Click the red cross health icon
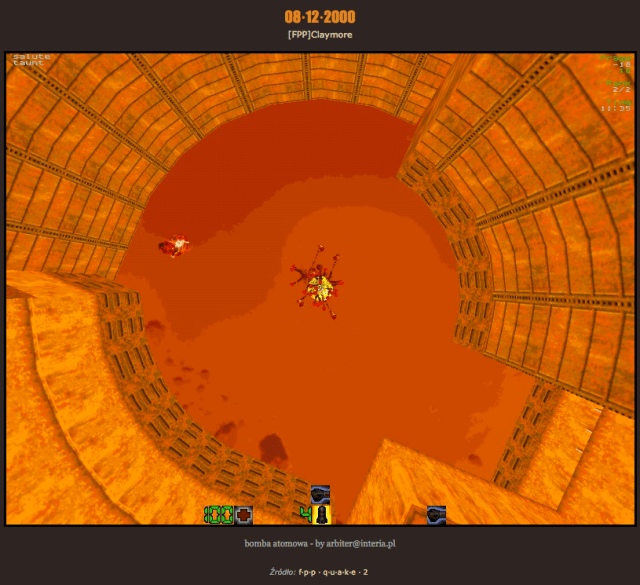The width and height of the screenshot is (640, 585). point(243,515)
